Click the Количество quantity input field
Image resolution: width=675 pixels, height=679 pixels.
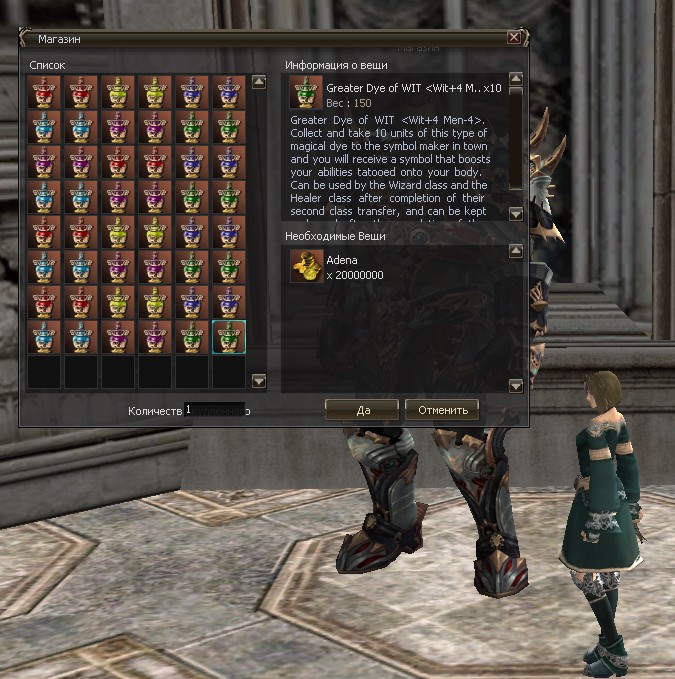(x=214, y=410)
